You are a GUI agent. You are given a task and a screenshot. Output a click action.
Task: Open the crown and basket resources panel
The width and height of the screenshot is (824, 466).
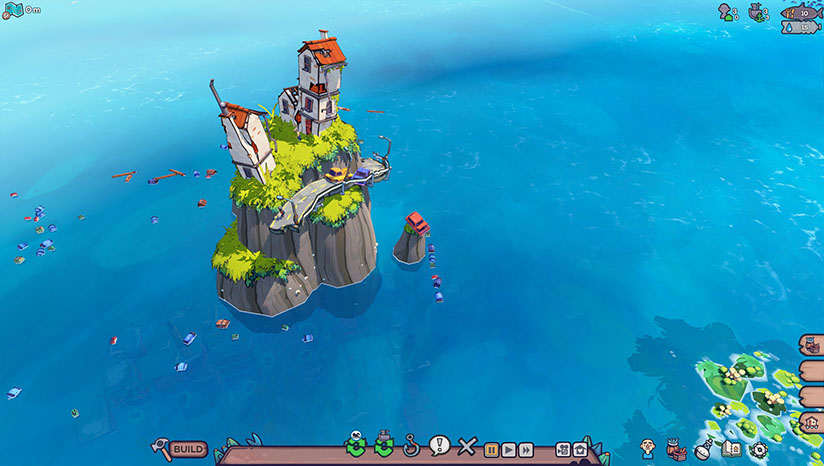point(677,449)
